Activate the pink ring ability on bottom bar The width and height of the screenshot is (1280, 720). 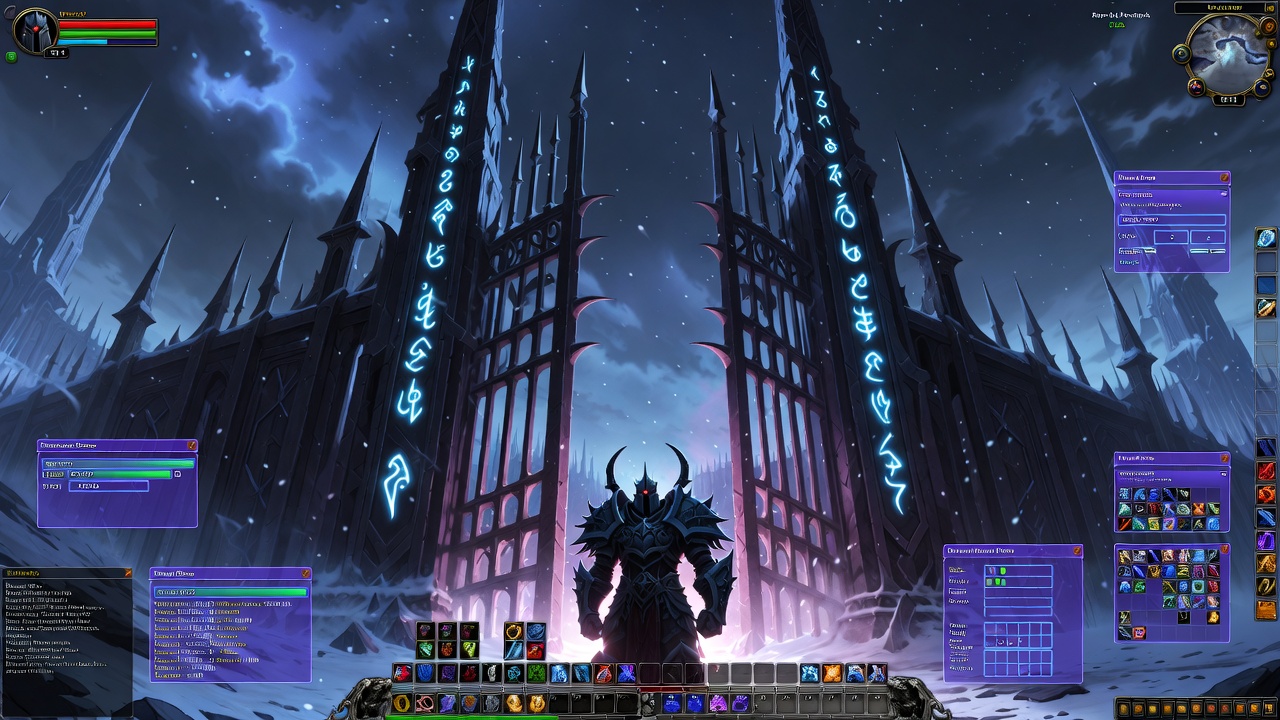[x=425, y=704]
